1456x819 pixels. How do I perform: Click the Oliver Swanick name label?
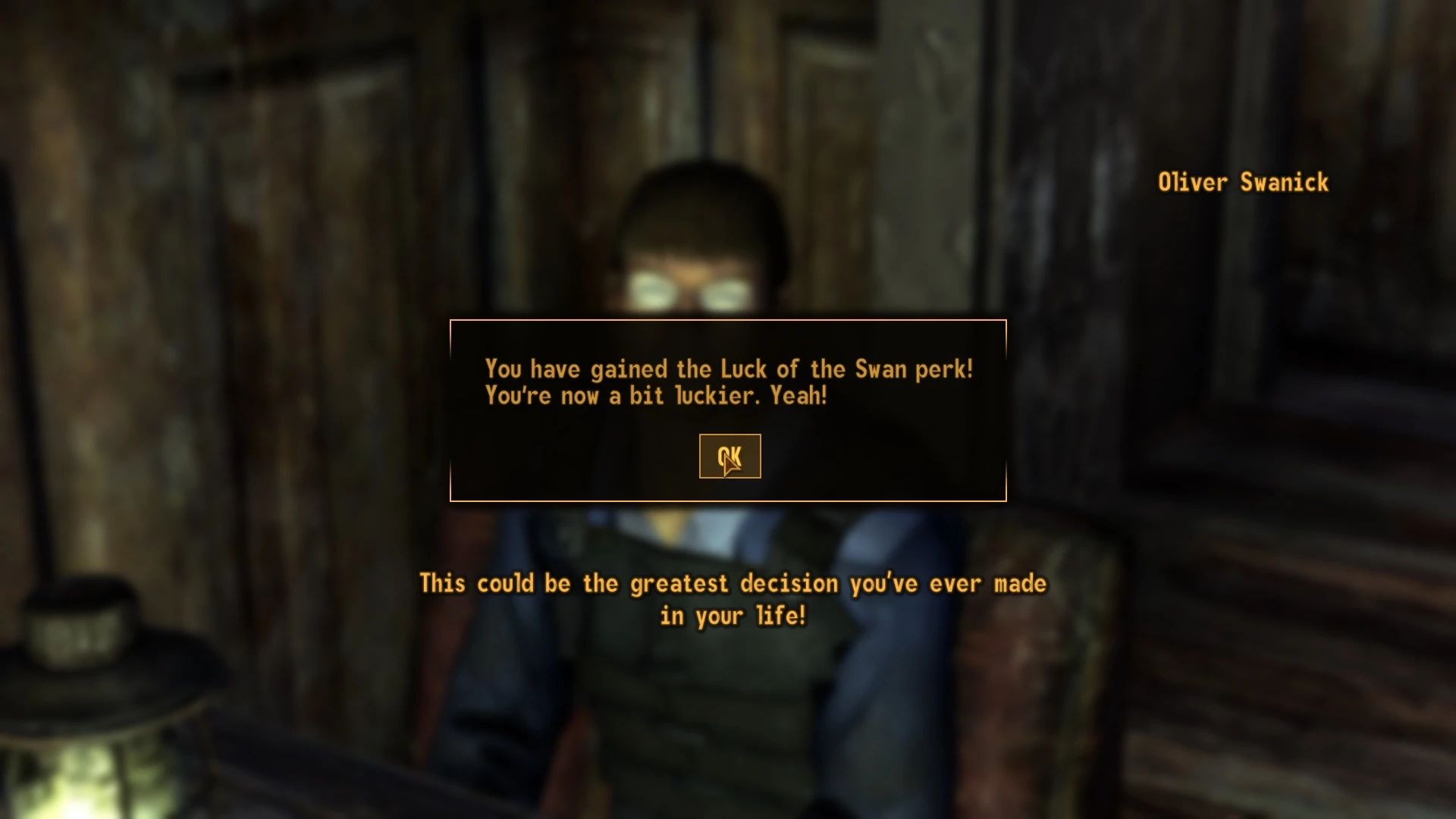coord(1242,182)
